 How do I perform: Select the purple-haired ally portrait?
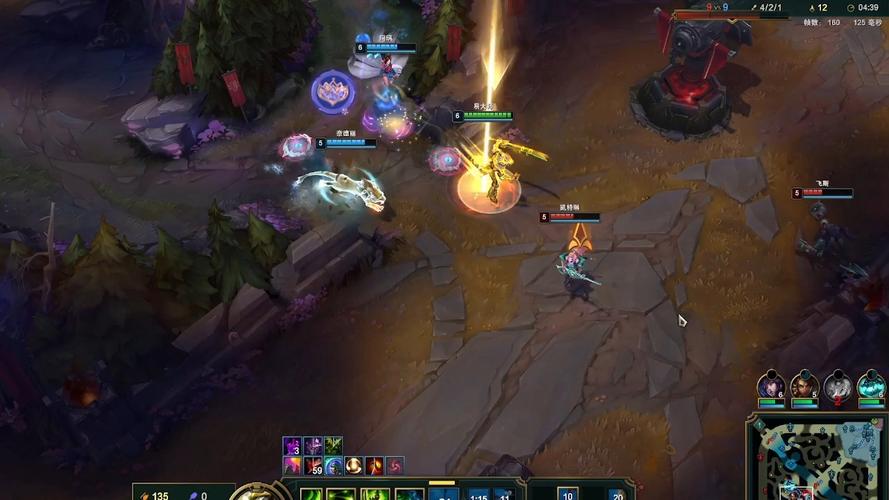[x=771, y=385]
